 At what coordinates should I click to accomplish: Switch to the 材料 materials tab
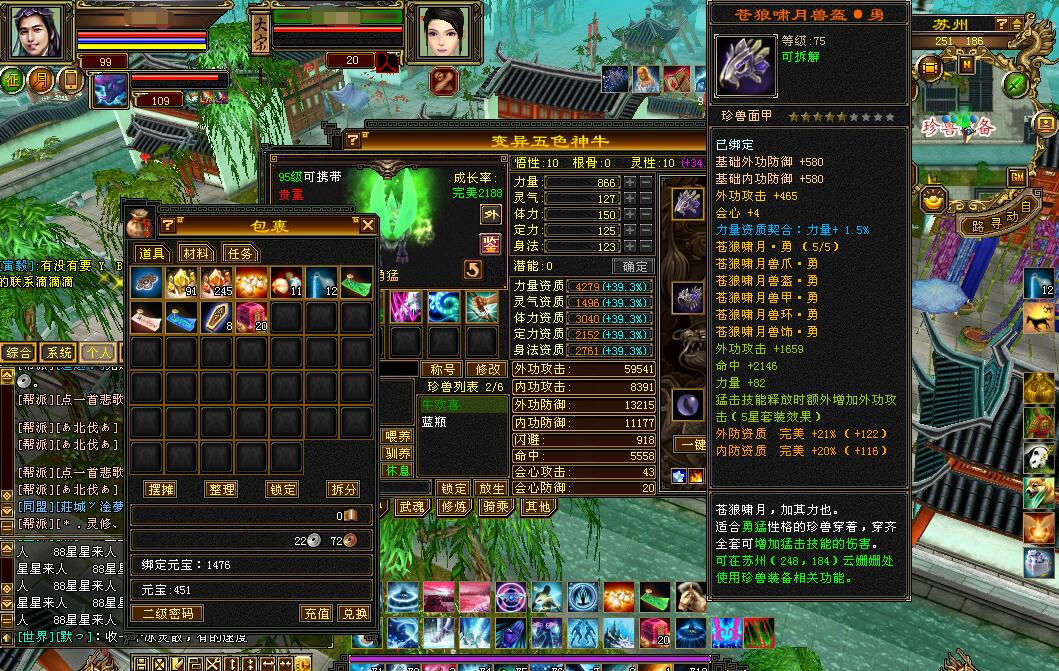tap(197, 254)
